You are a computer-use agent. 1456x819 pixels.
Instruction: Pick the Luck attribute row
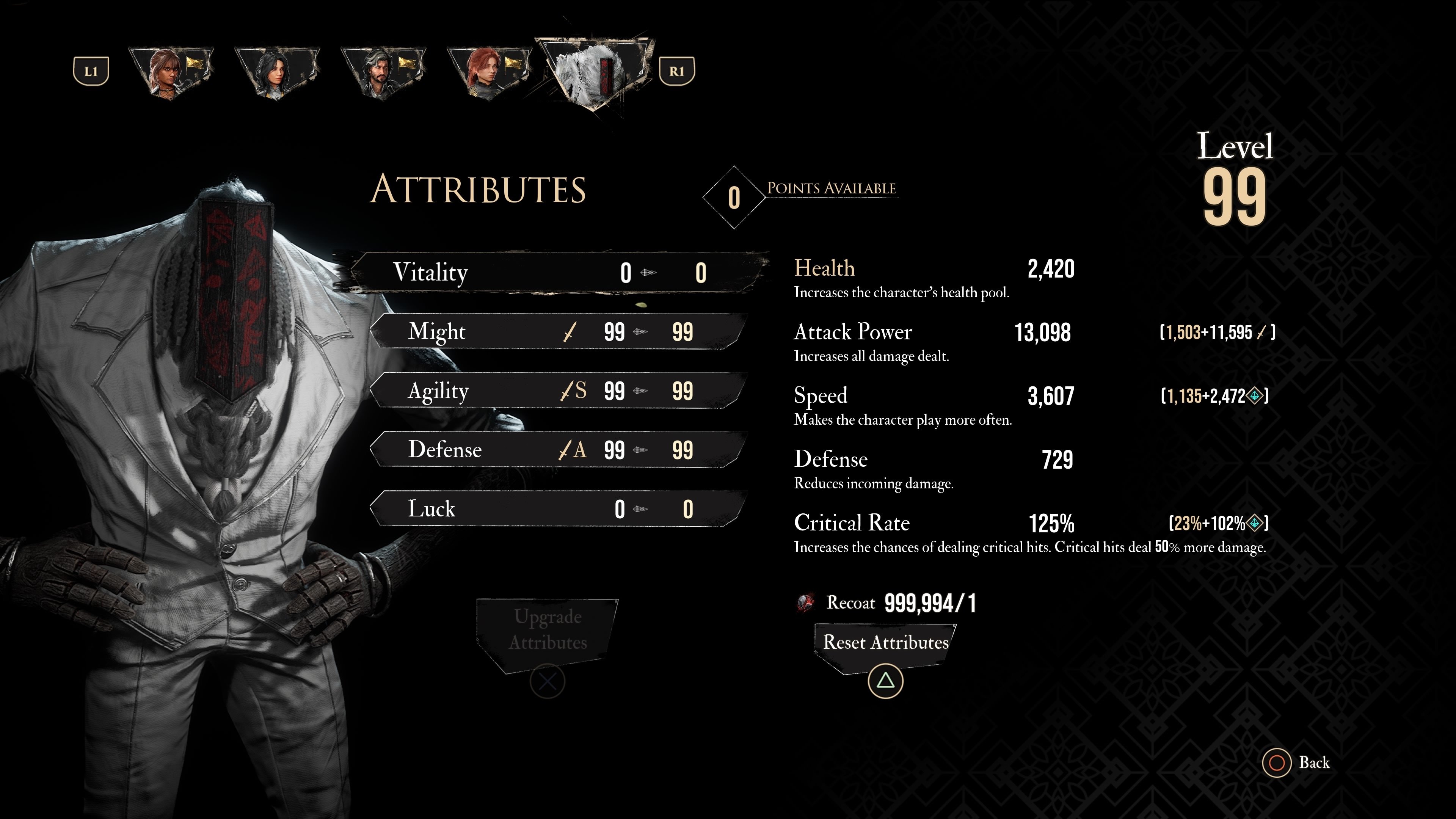pos(557,509)
